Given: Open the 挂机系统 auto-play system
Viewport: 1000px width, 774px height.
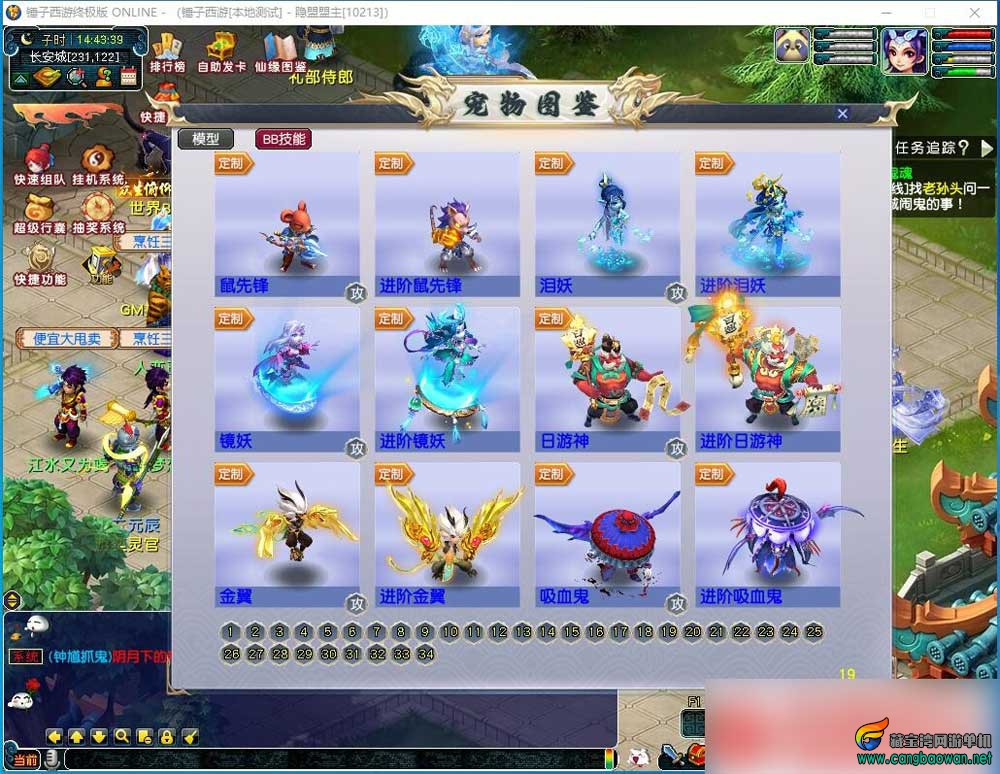Looking at the screenshot, I should 97,165.
